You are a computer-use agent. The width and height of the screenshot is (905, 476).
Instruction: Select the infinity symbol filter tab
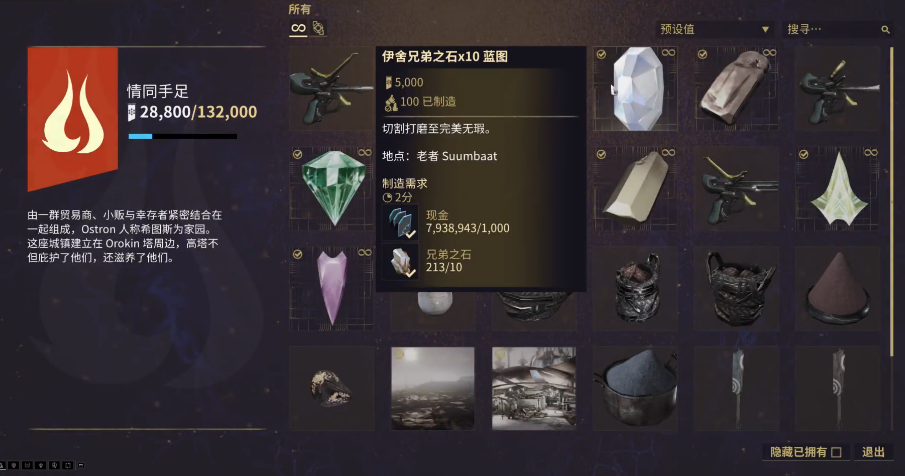point(298,29)
